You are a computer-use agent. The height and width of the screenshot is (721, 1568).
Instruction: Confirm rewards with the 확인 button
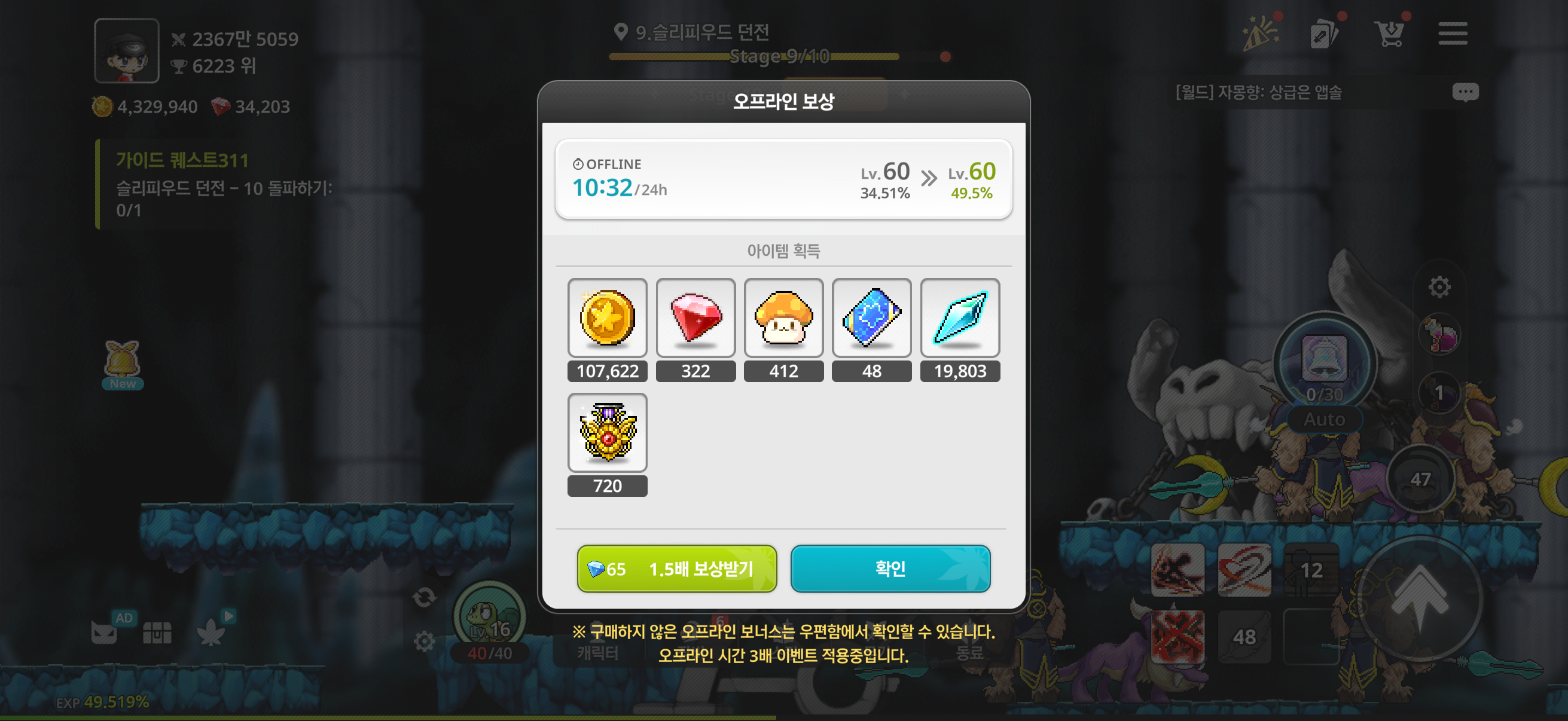(890, 569)
